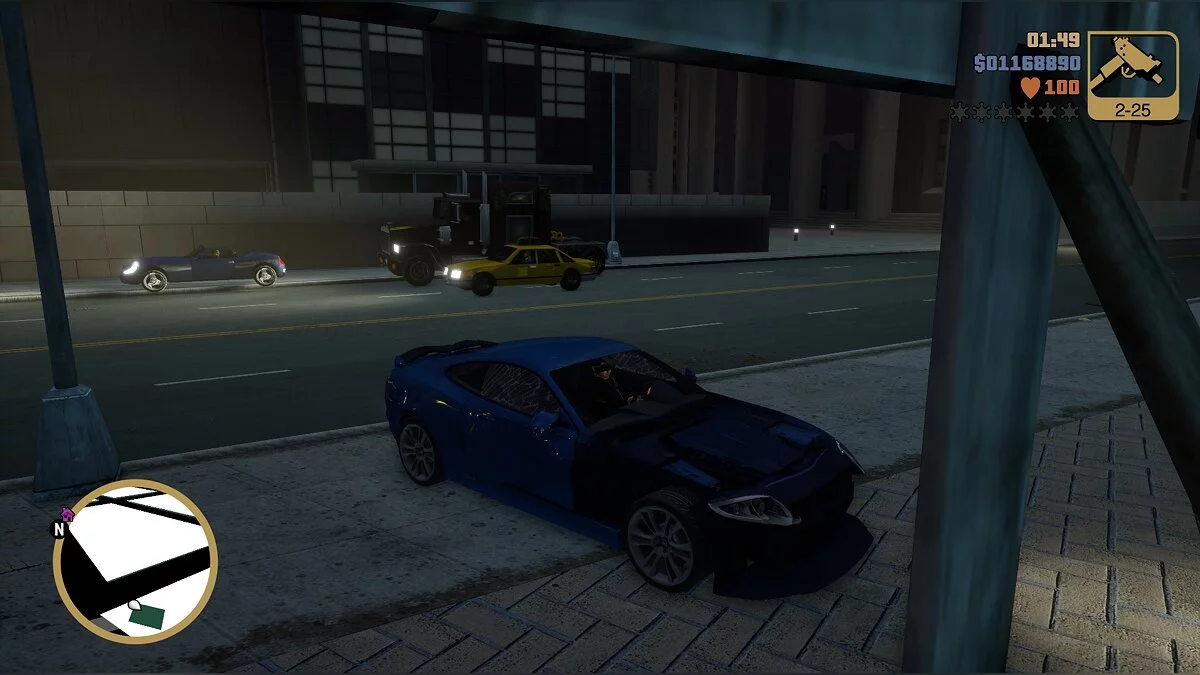Click the north marker on the radar
The image size is (1200, 675).
point(59,529)
